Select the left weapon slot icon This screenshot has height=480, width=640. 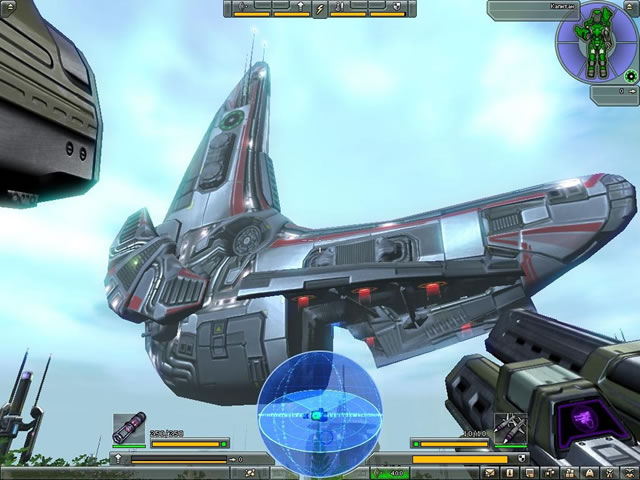click(129, 428)
